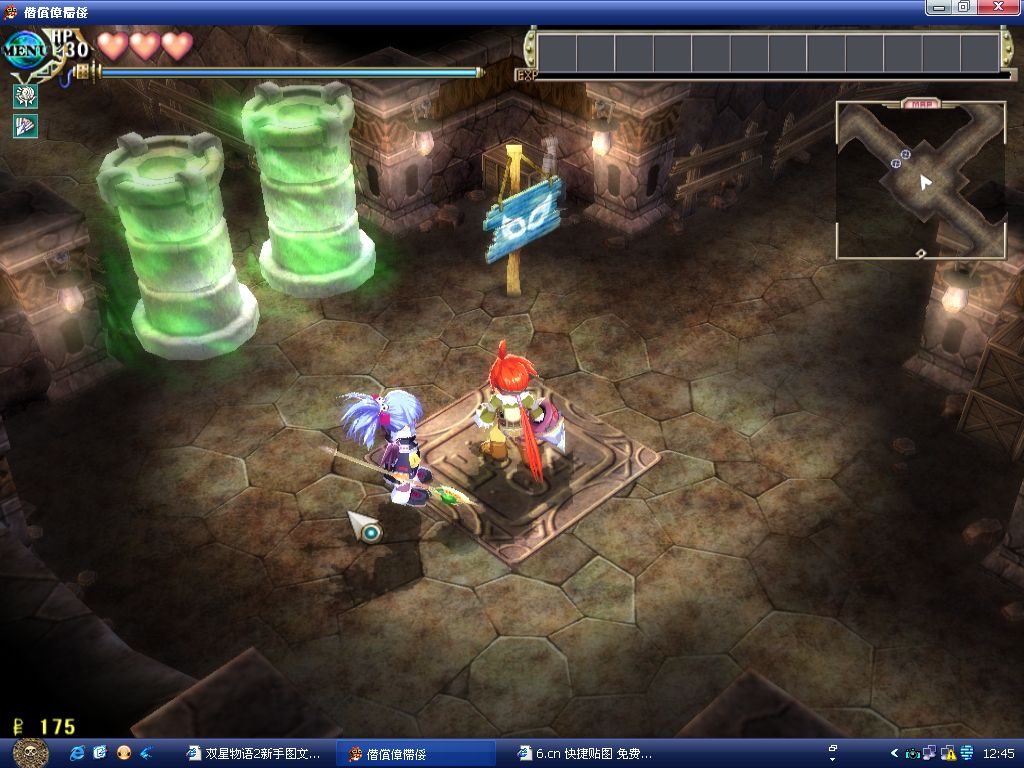The height and width of the screenshot is (768, 1024).
Task: Click the twin portal markers on minimap
Action: (x=900, y=158)
